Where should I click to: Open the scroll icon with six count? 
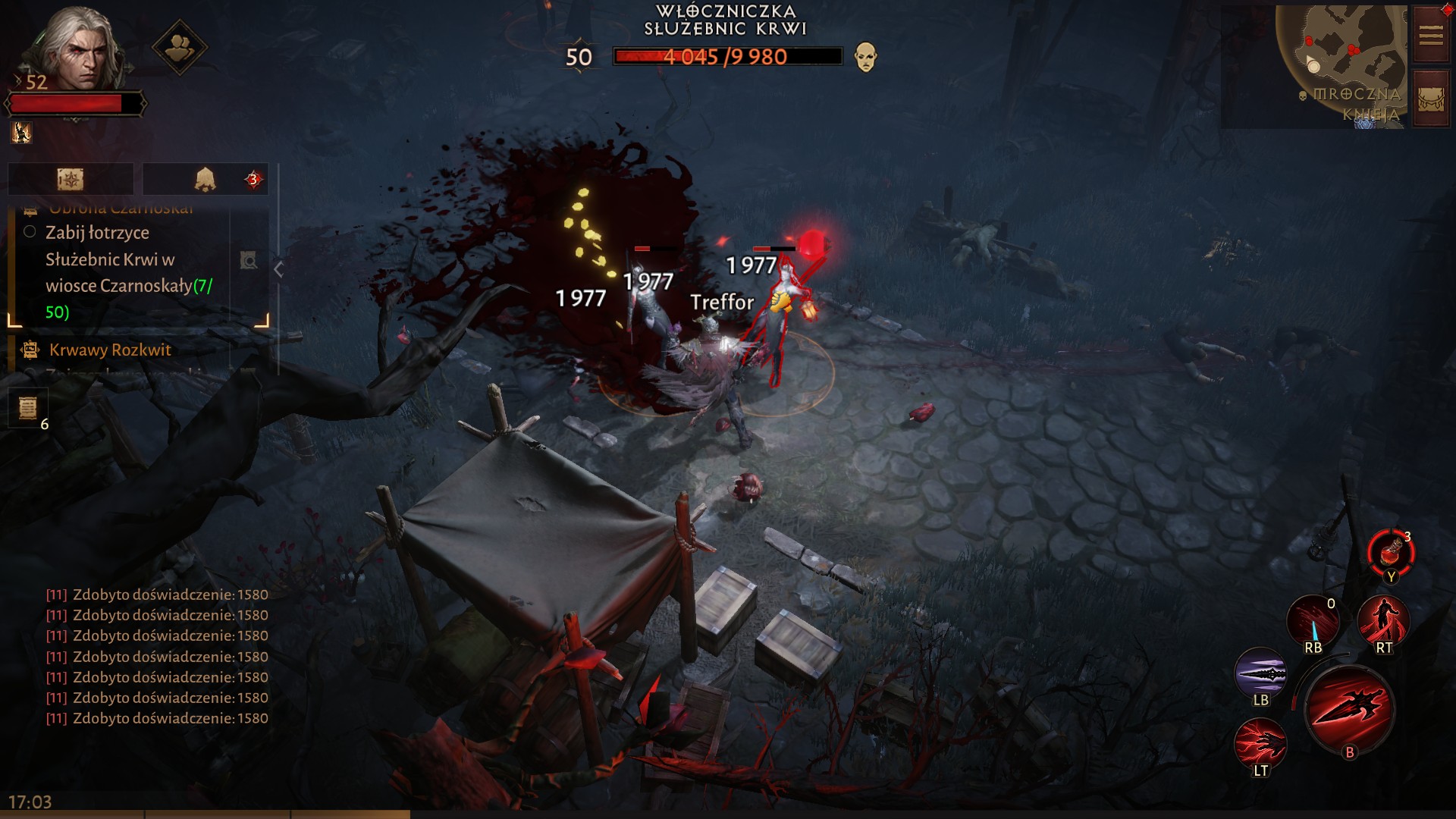[x=28, y=408]
